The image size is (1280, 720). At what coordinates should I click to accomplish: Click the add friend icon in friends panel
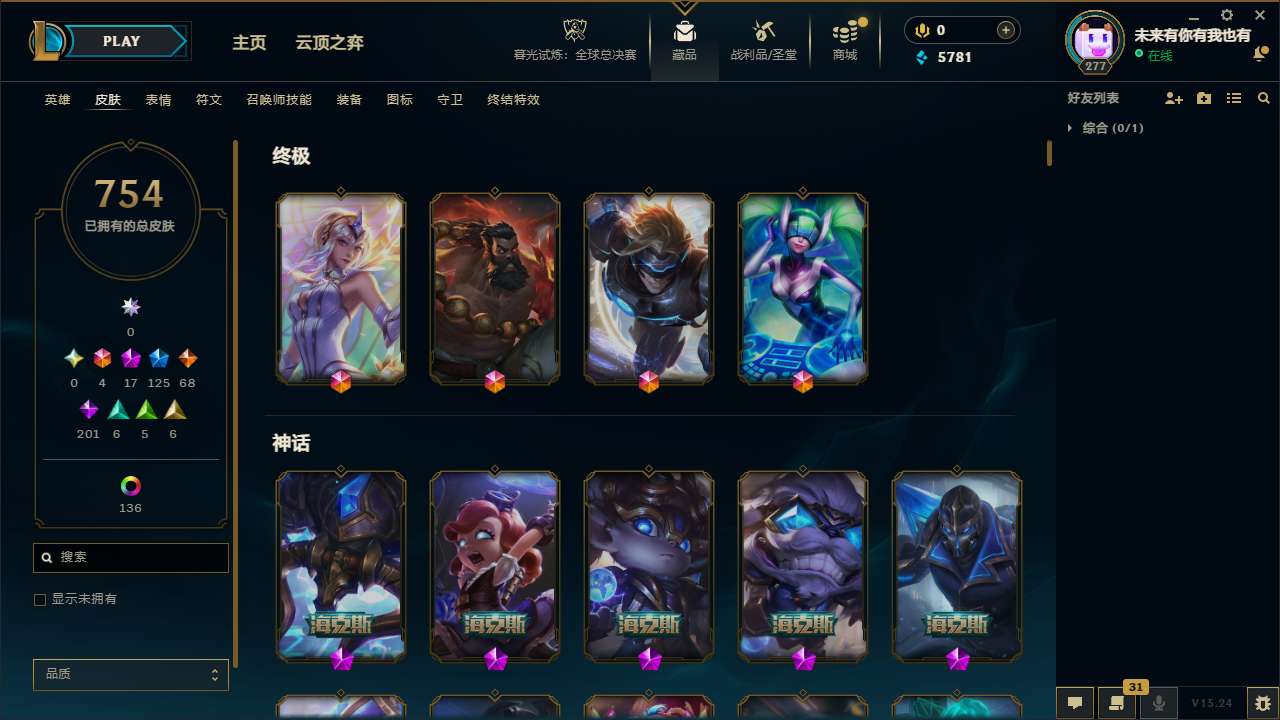pyautogui.click(x=1174, y=98)
